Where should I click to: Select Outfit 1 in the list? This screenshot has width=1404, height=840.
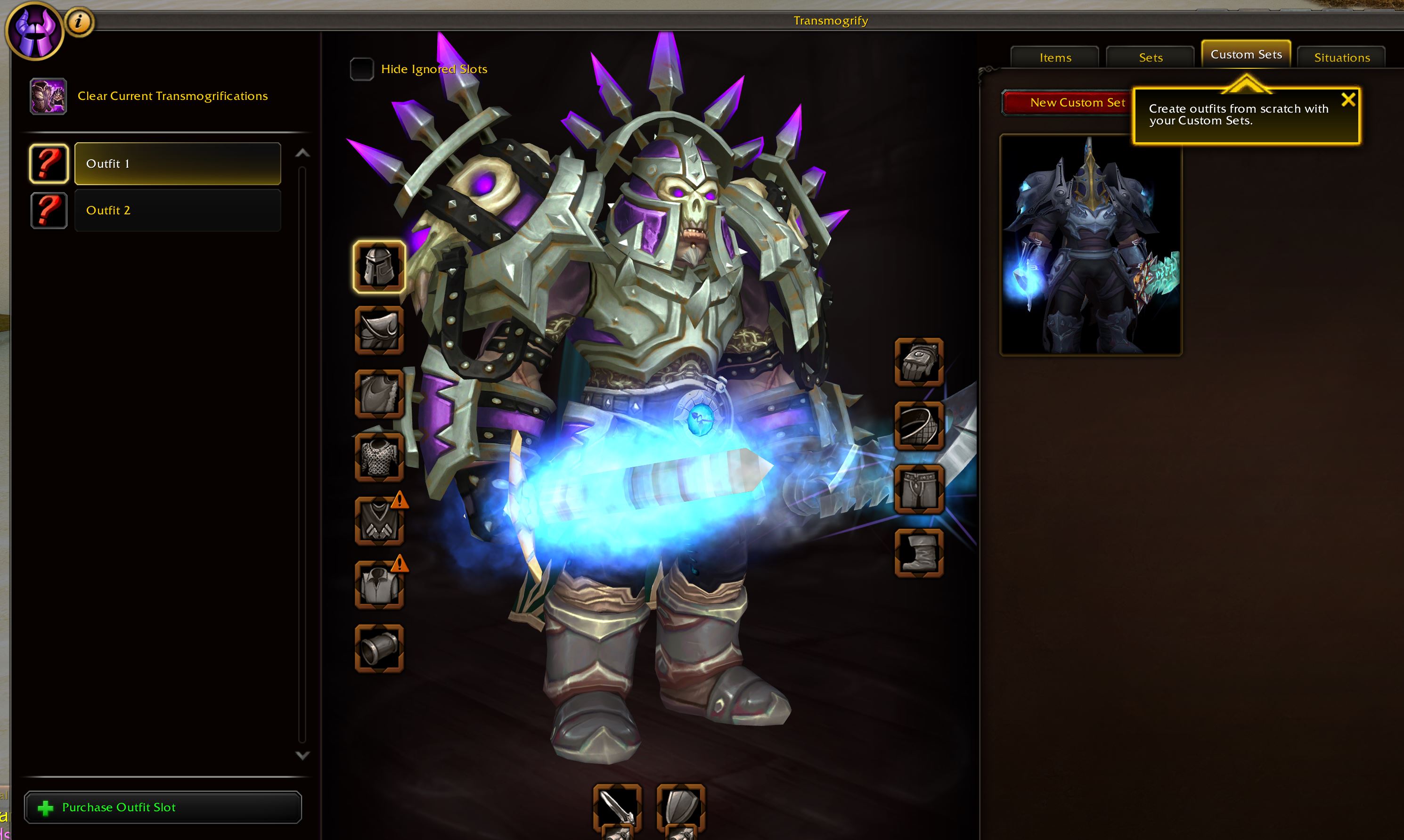177,163
